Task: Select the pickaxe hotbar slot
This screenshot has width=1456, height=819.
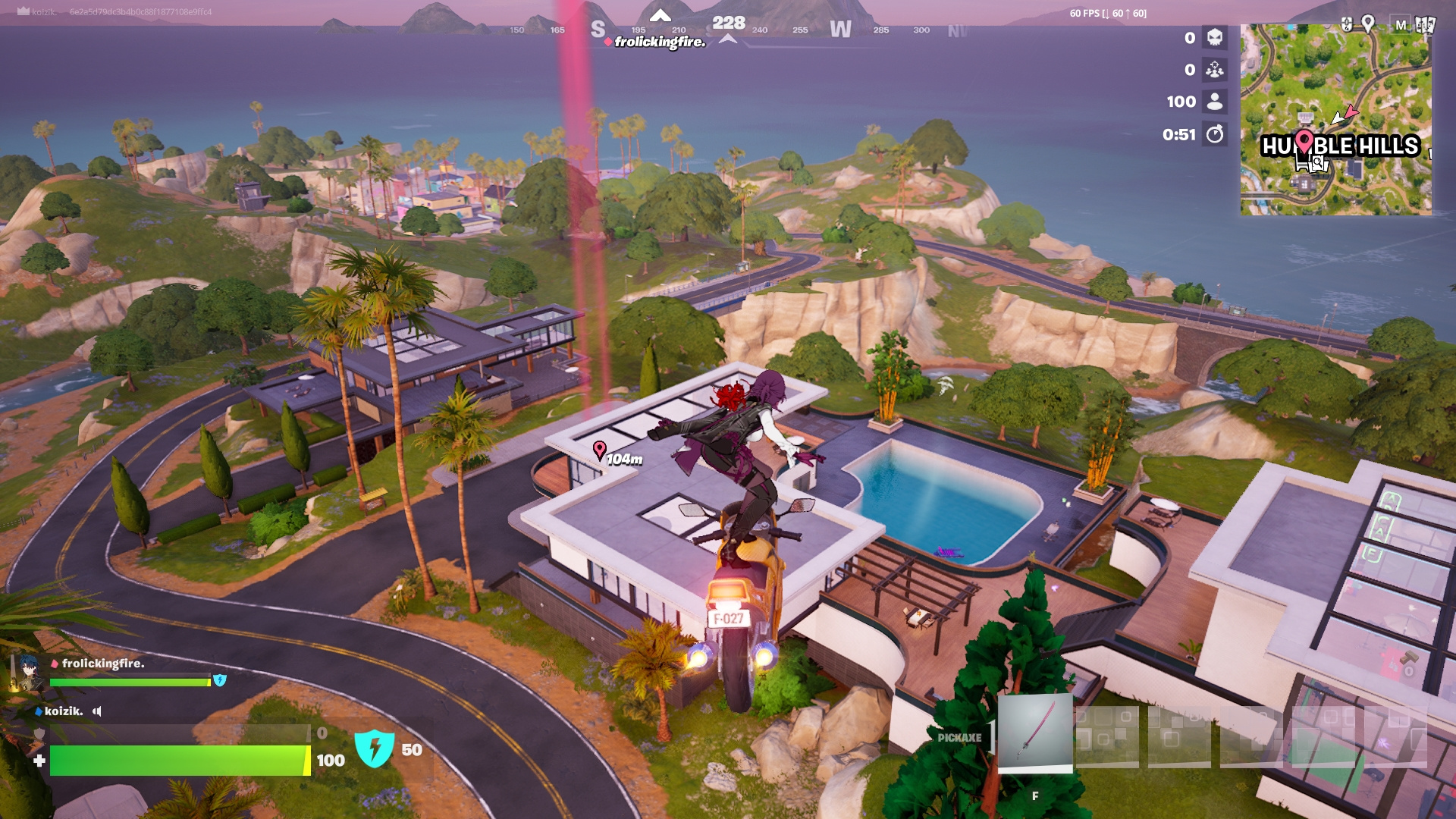Action: 1034,733
